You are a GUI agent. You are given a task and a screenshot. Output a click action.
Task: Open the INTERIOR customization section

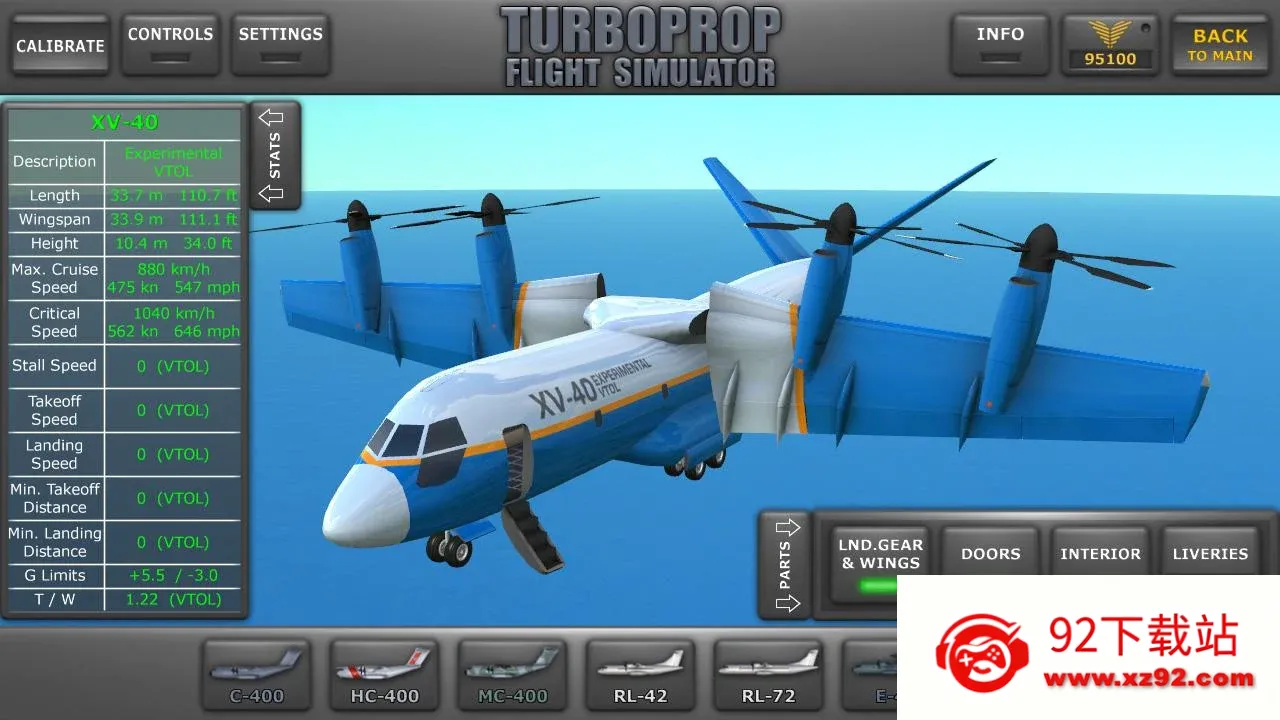(x=1100, y=552)
